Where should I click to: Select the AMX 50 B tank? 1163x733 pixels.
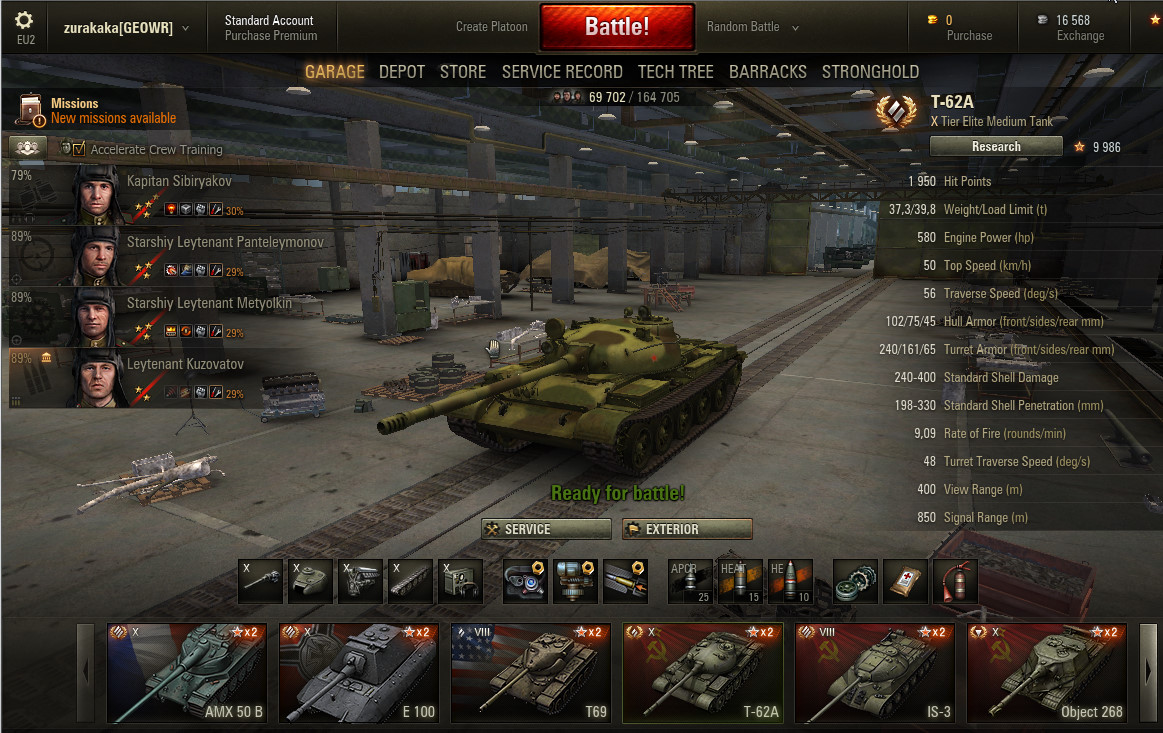click(x=187, y=672)
